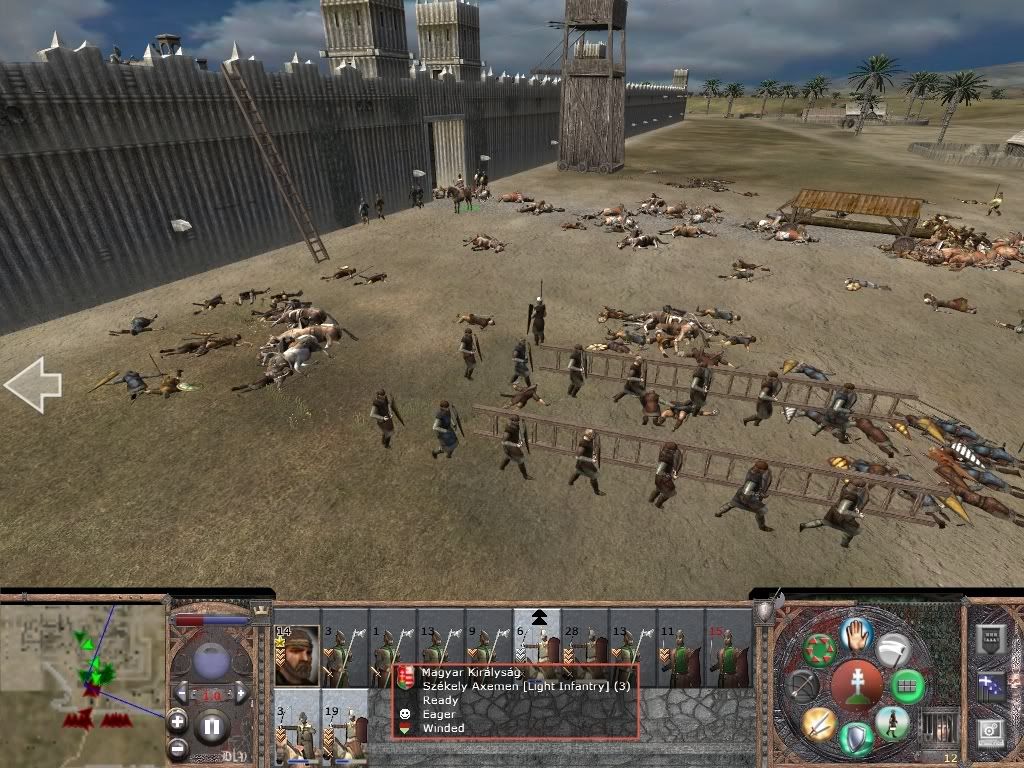1024x768 pixels.
Task: Decrease game speed with the minus arrow
Action: click(181, 693)
